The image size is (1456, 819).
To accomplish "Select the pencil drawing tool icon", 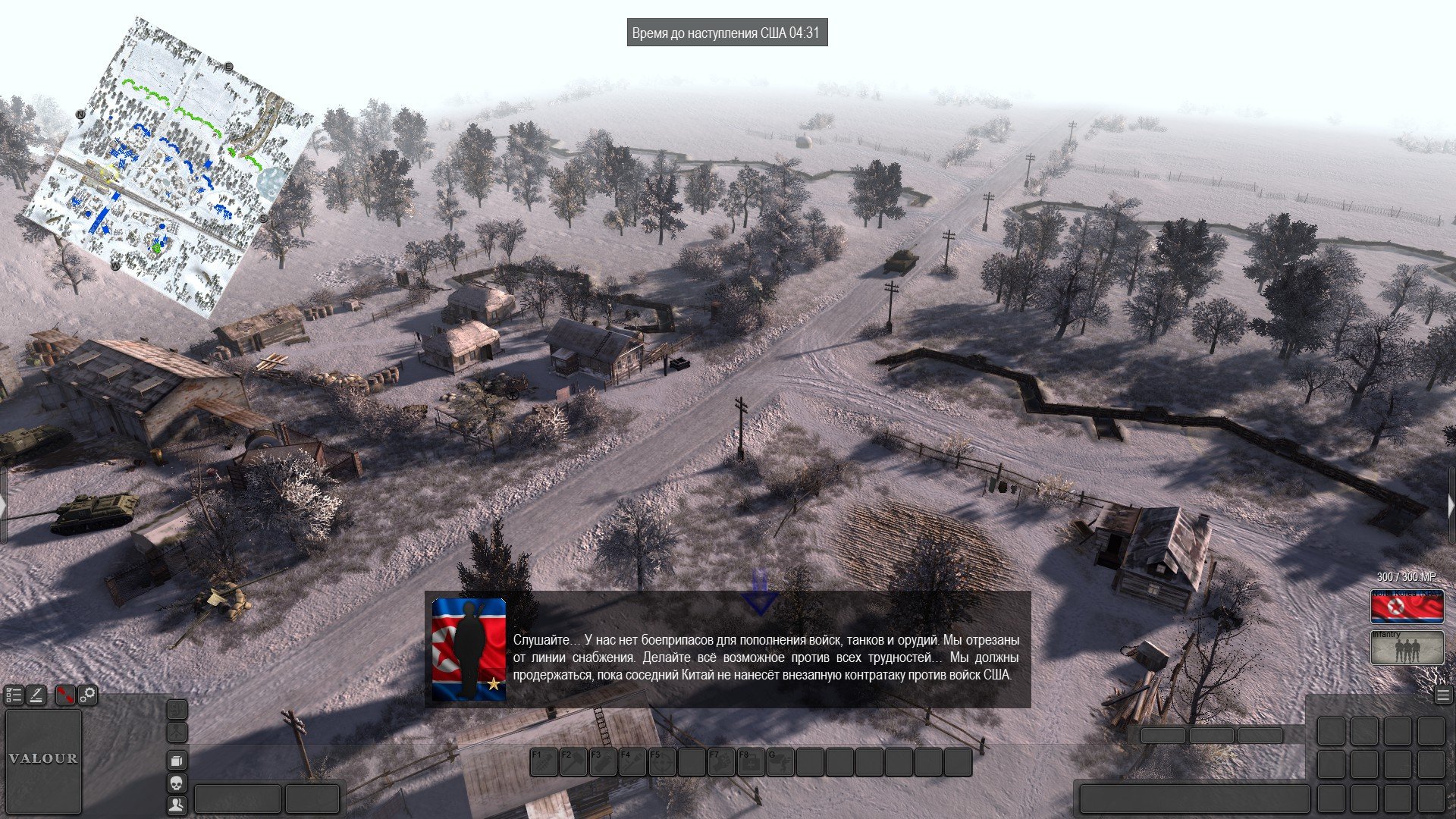I will pyautogui.click(x=36, y=695).
